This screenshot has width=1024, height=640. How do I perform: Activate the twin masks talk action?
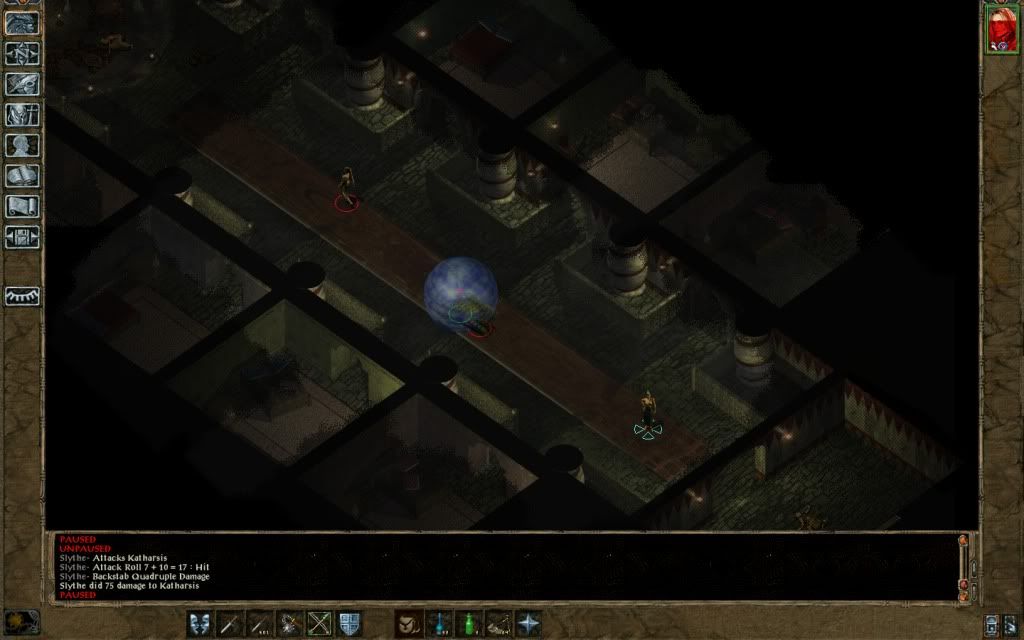(x=200, y=623)
